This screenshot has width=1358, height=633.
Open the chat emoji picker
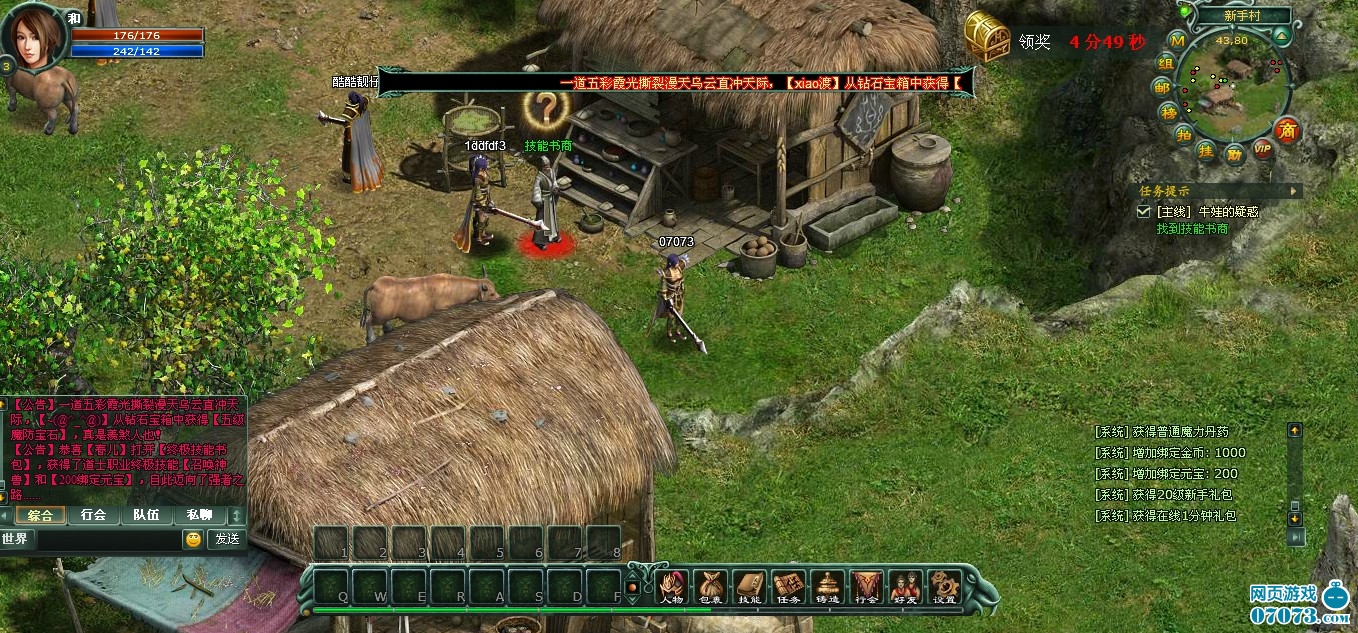point(193,539)
